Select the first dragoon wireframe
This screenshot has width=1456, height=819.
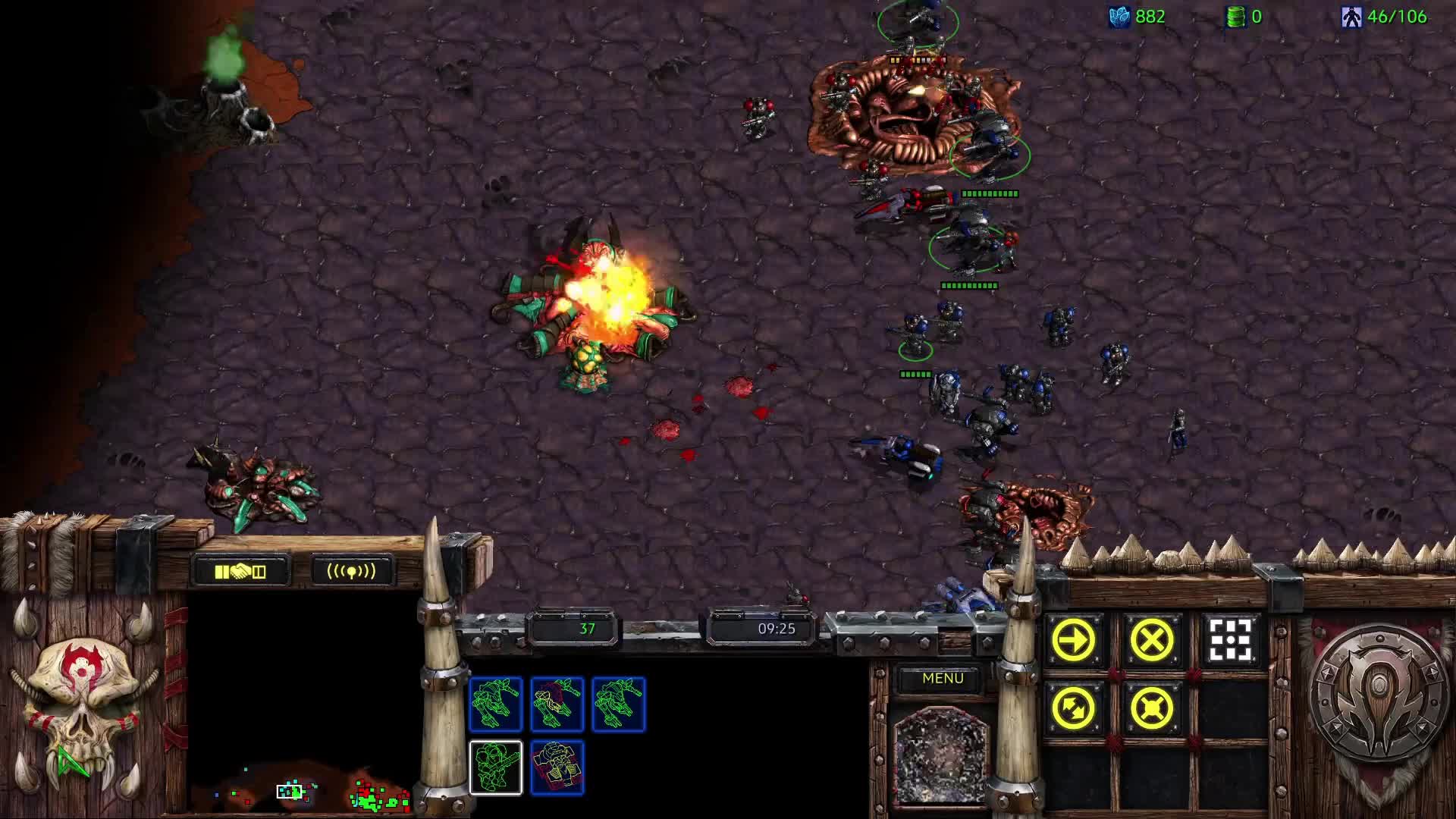pyautogui.click(x=497, y=704)
